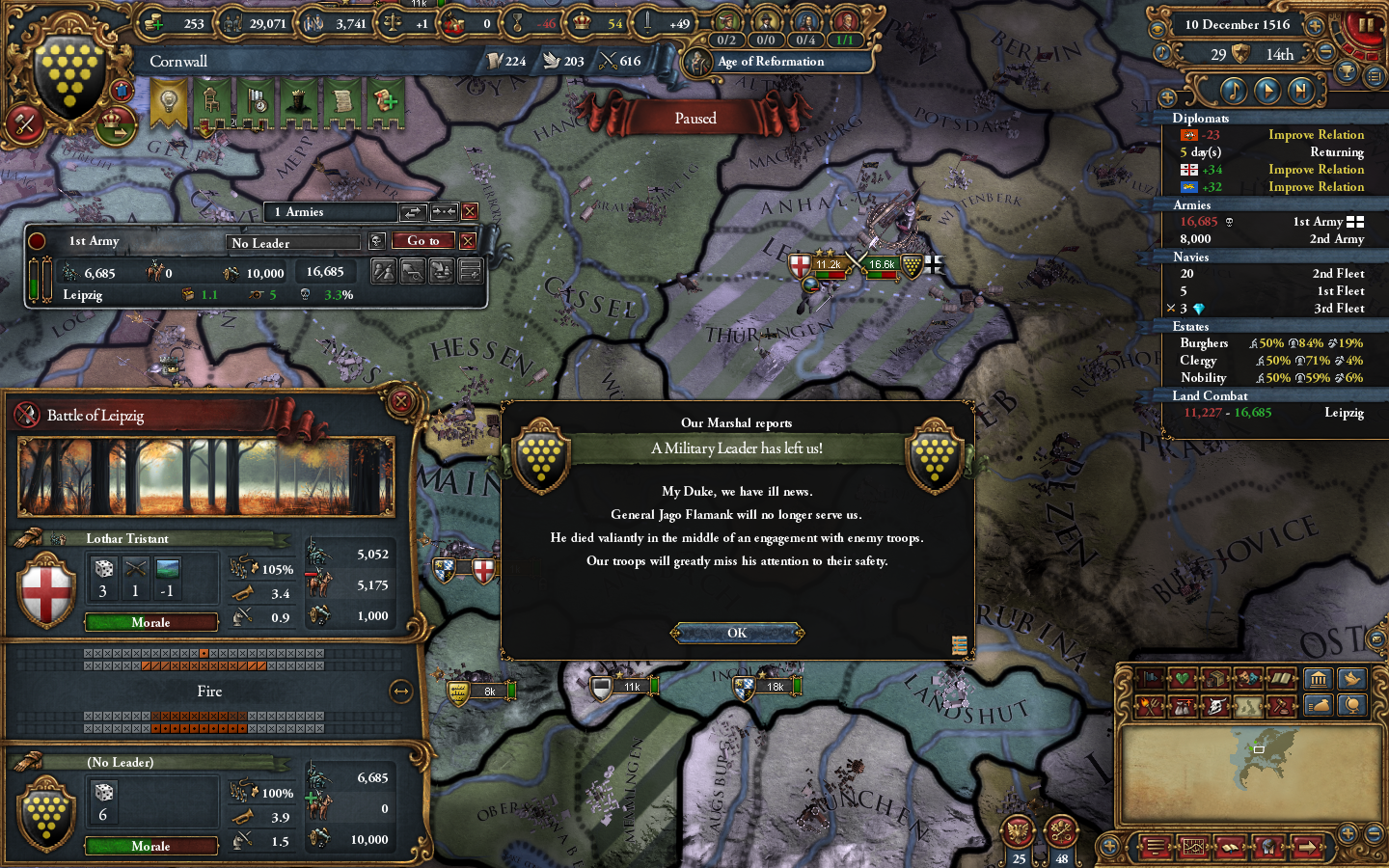Select the trade map mode money bag icon
Screen dimensions: 1389x868
coord(1320,705)
